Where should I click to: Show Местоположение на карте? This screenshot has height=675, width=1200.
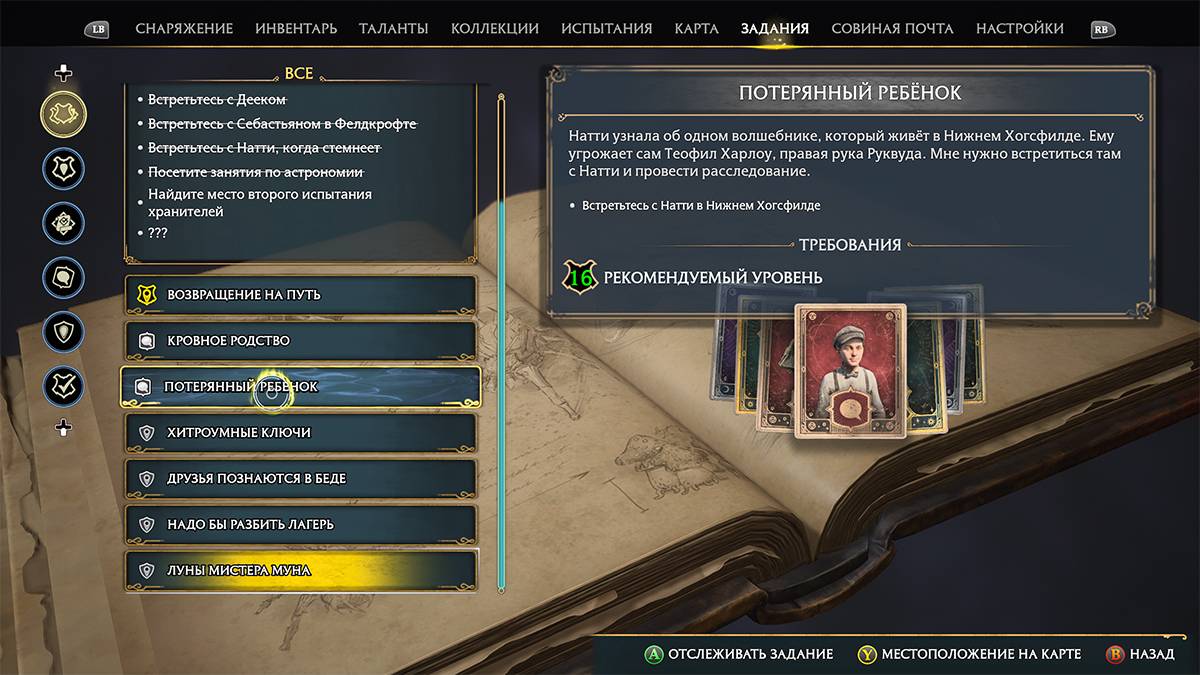(x=968, y=654)
